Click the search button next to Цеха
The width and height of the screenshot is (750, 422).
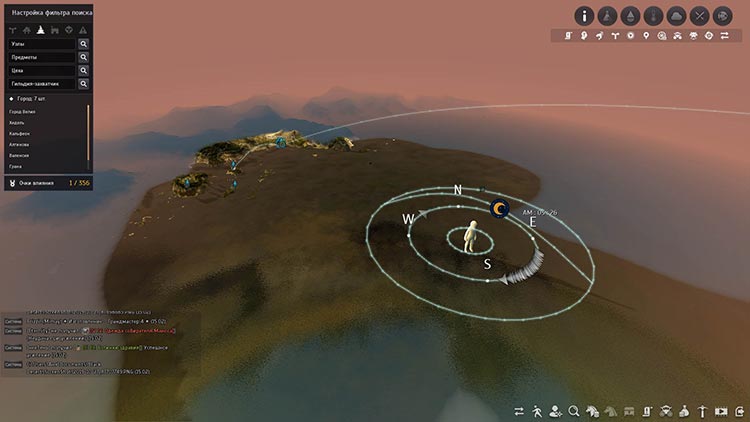84,71
